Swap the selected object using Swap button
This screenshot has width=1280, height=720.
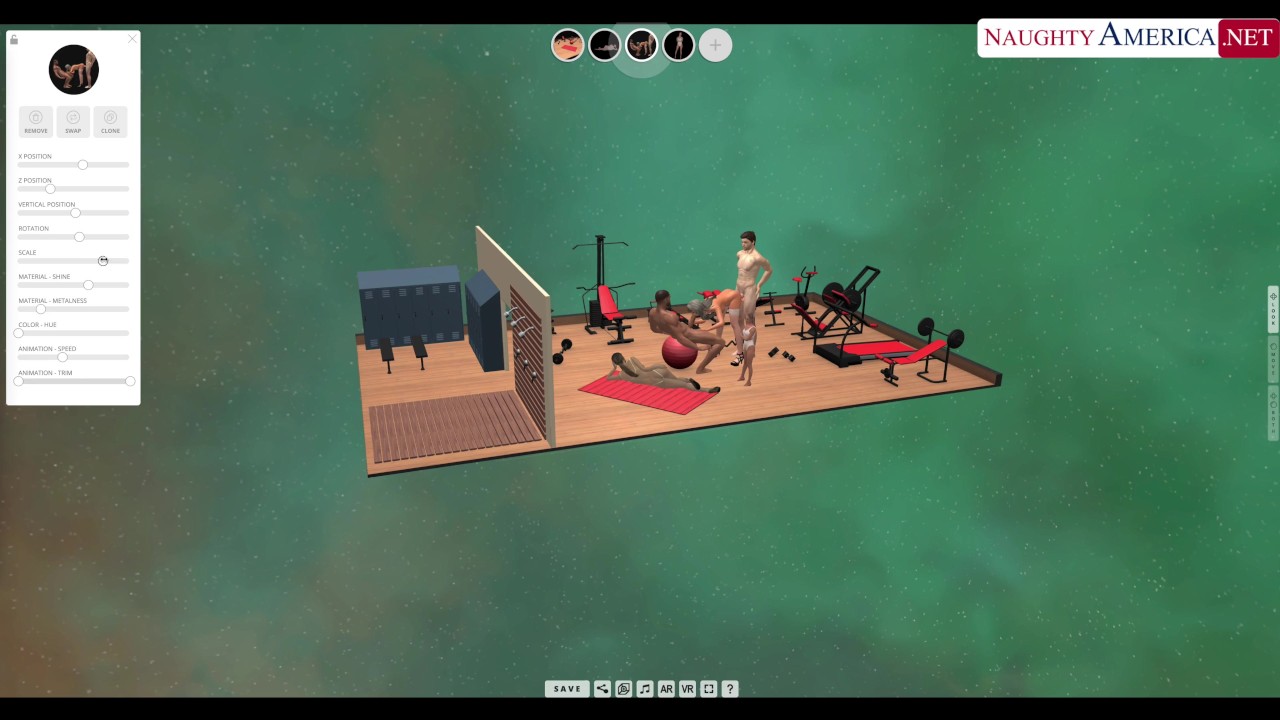(x=73, y=121)
